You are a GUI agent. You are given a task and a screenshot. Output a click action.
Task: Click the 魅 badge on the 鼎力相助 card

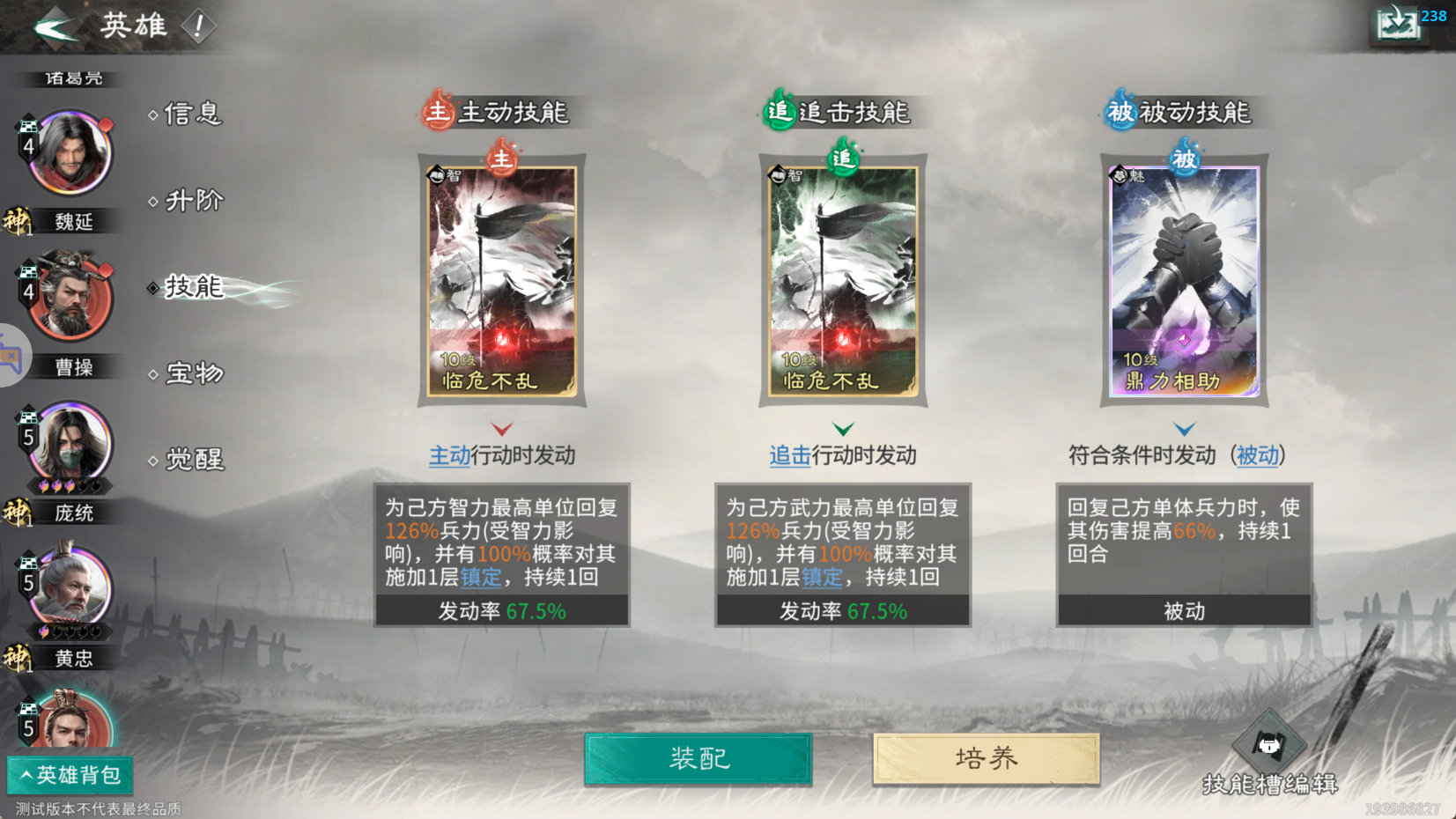1120,174
